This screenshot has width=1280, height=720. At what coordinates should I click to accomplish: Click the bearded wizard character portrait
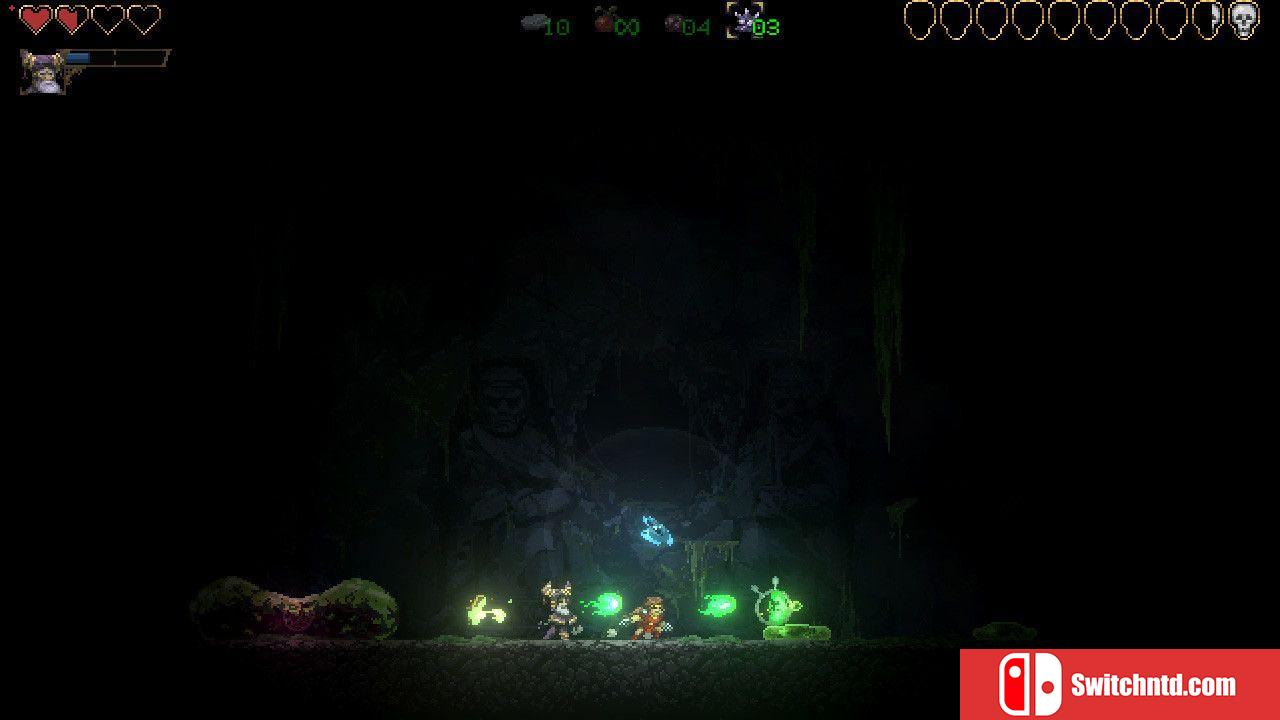point(43,72)
